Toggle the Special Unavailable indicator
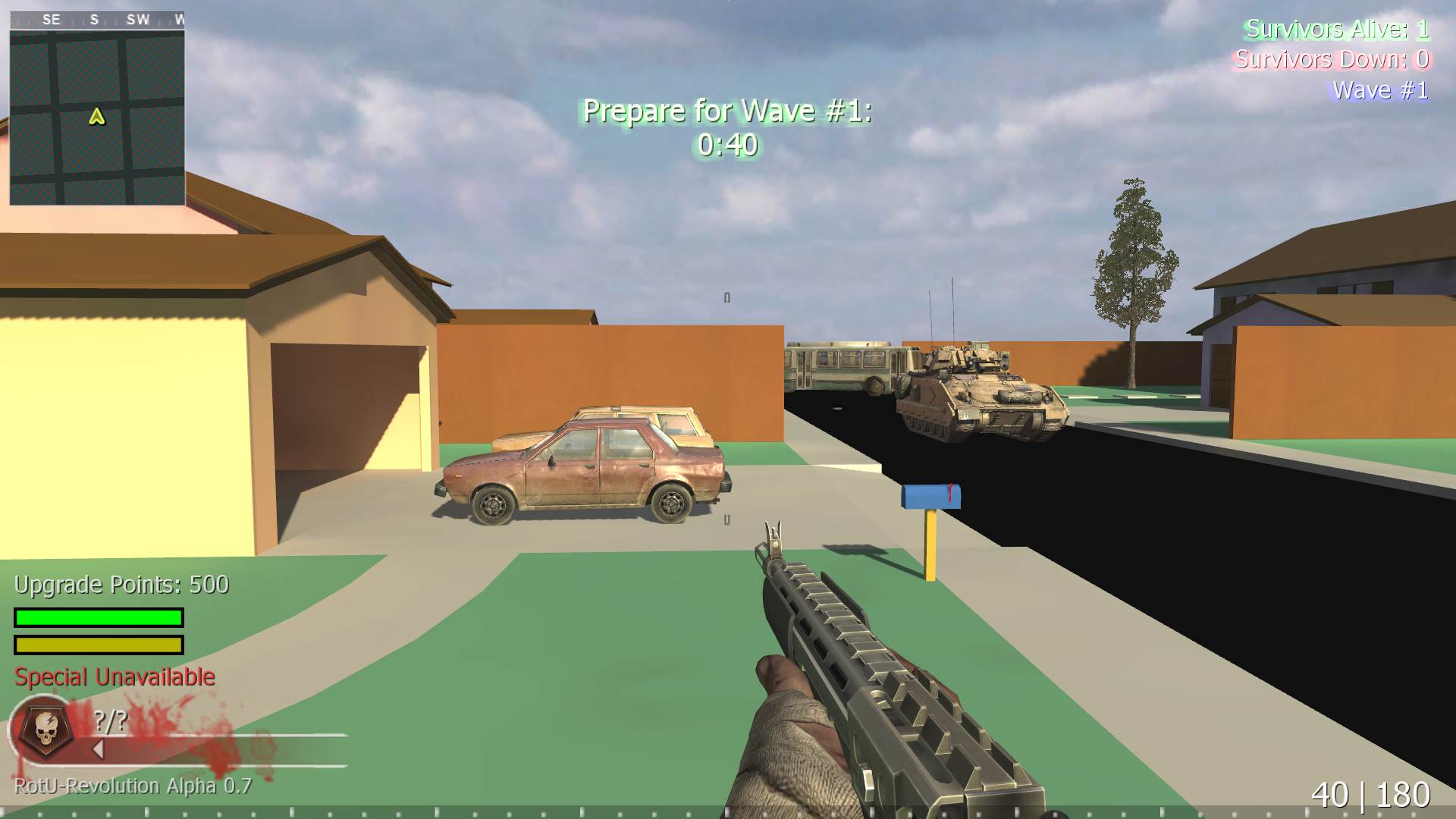Screen dimensions: 1456x819 (112, 676)
